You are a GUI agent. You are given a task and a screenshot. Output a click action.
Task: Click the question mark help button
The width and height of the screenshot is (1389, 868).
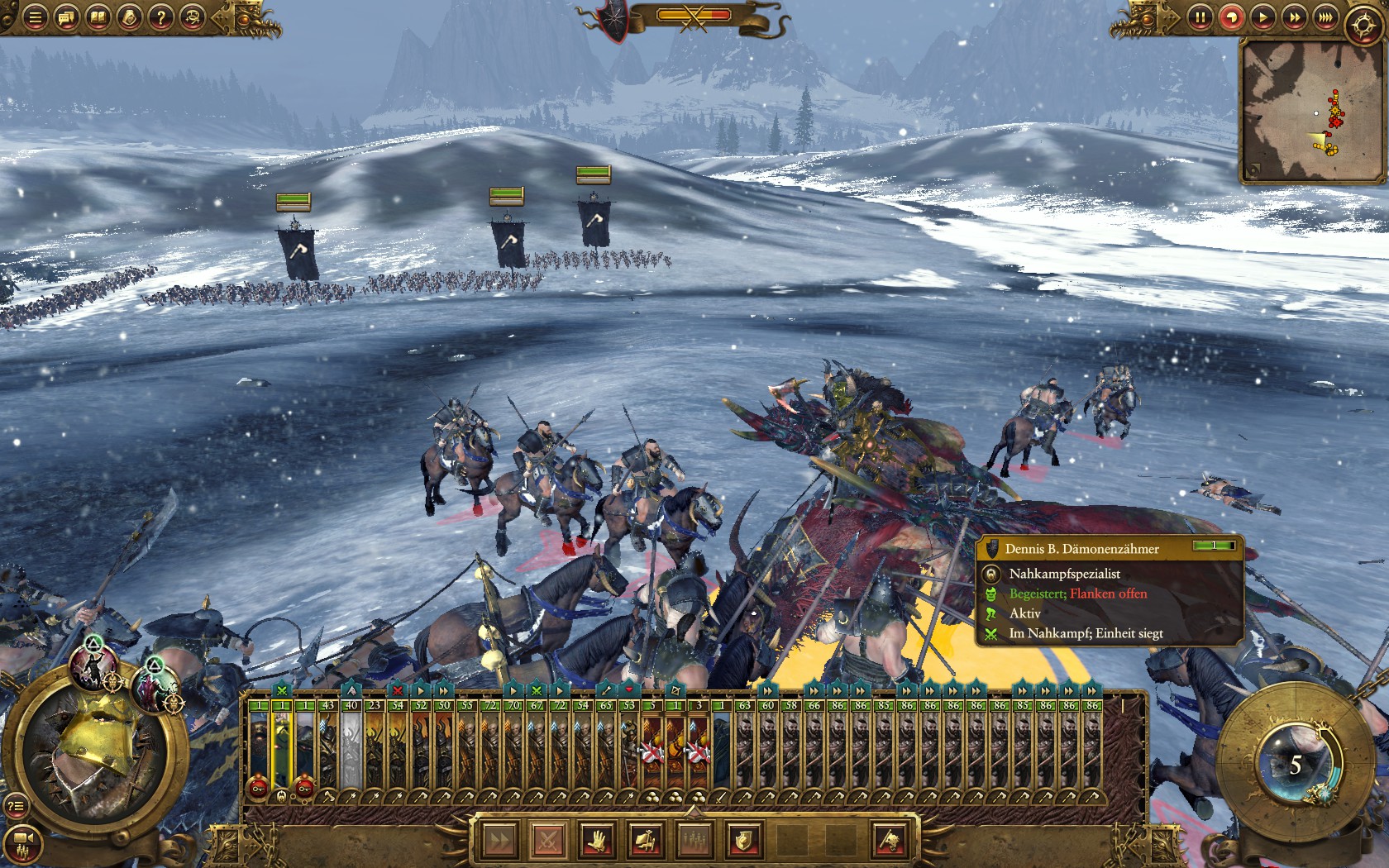[x=161, y=17]
